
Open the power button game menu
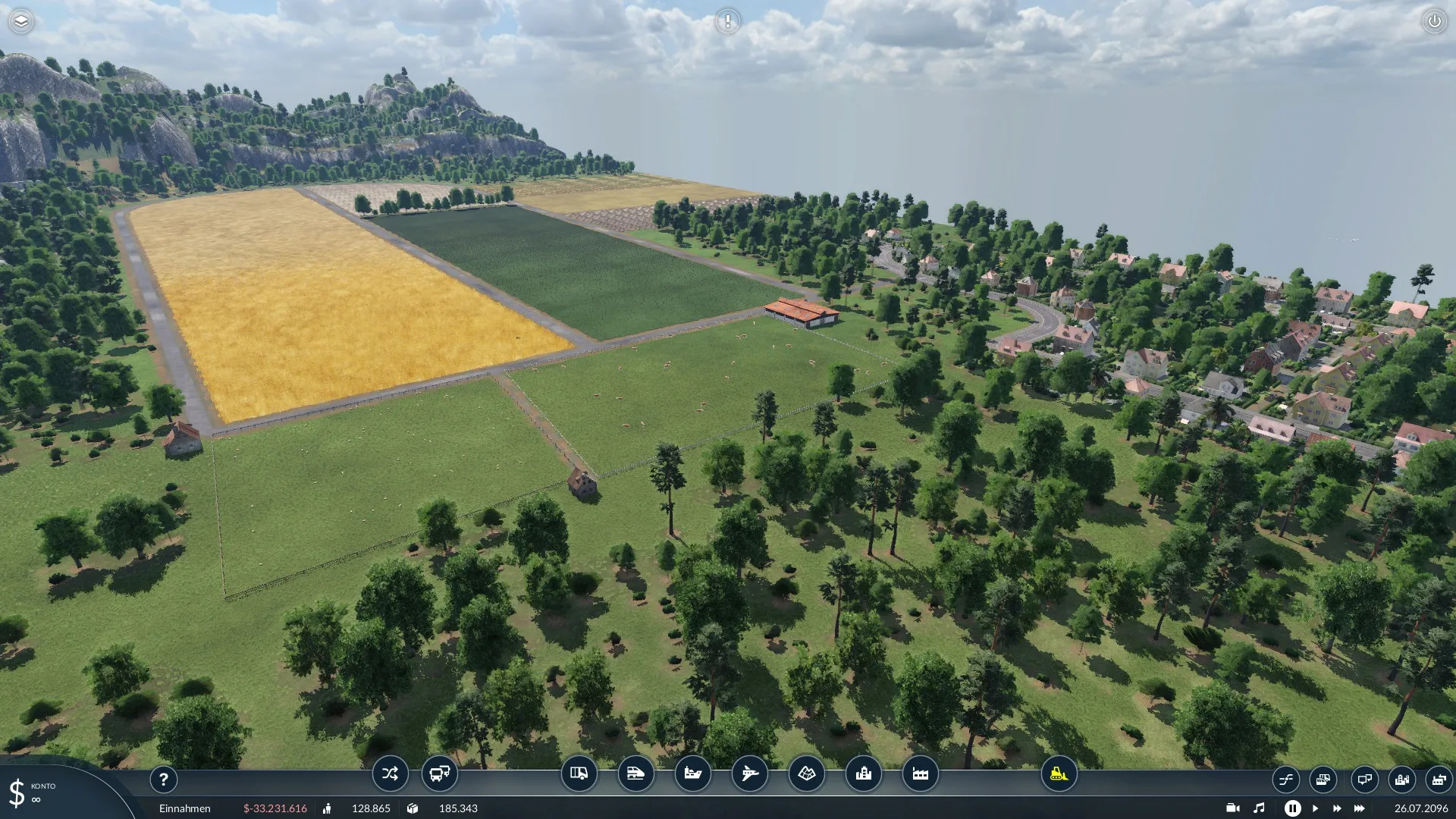point(1434,21)
